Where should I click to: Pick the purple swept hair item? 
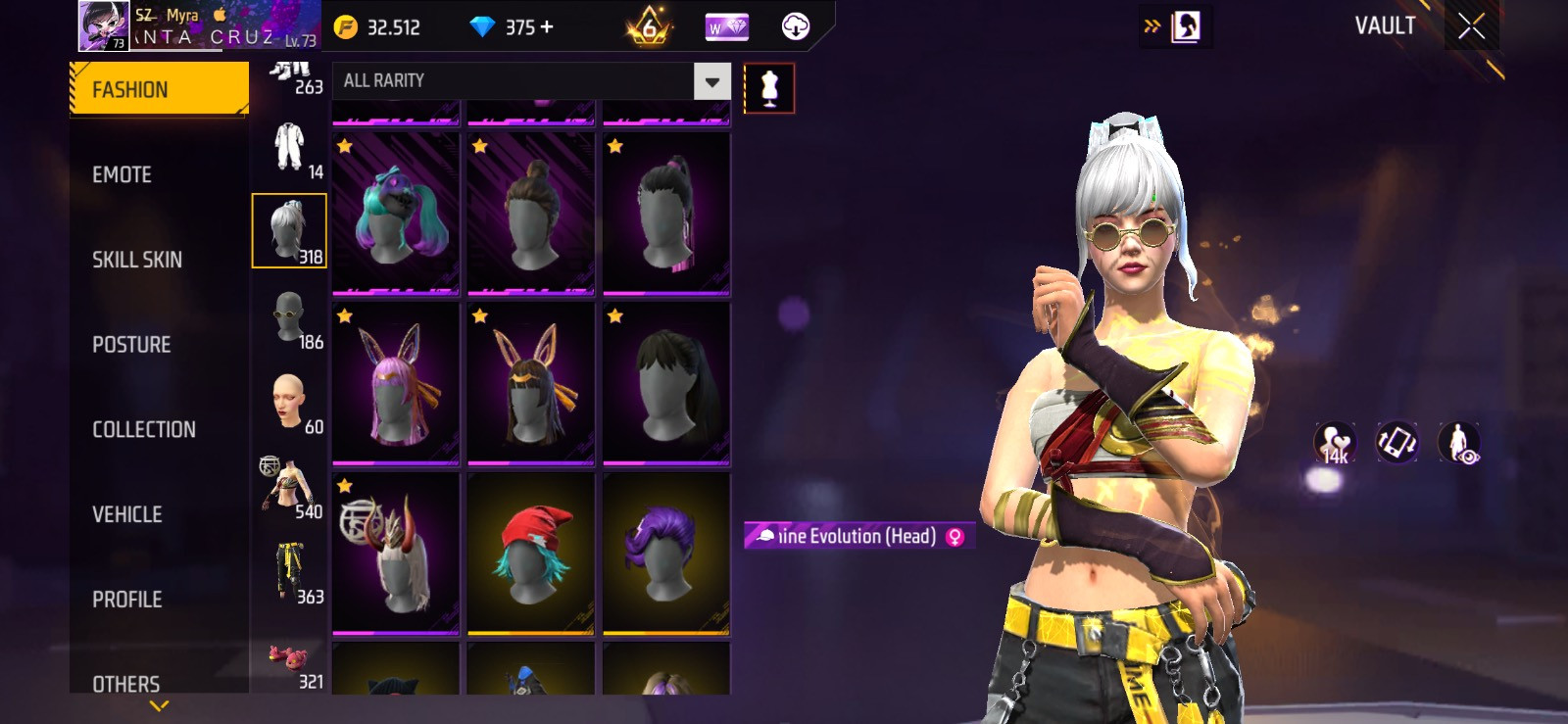[x=666, y=553]
